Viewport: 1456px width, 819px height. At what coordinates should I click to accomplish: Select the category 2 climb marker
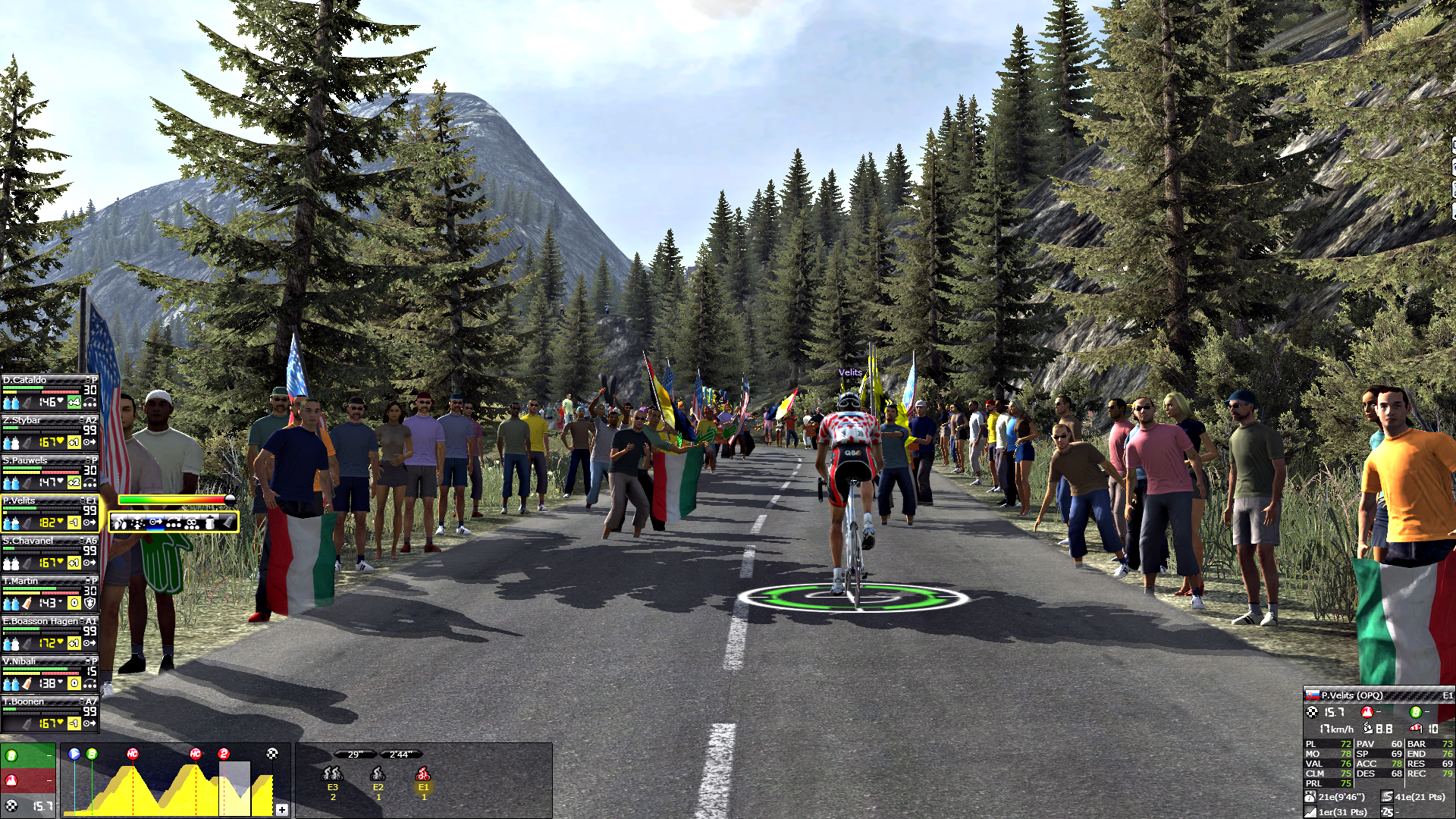click(x=224, y=754)
